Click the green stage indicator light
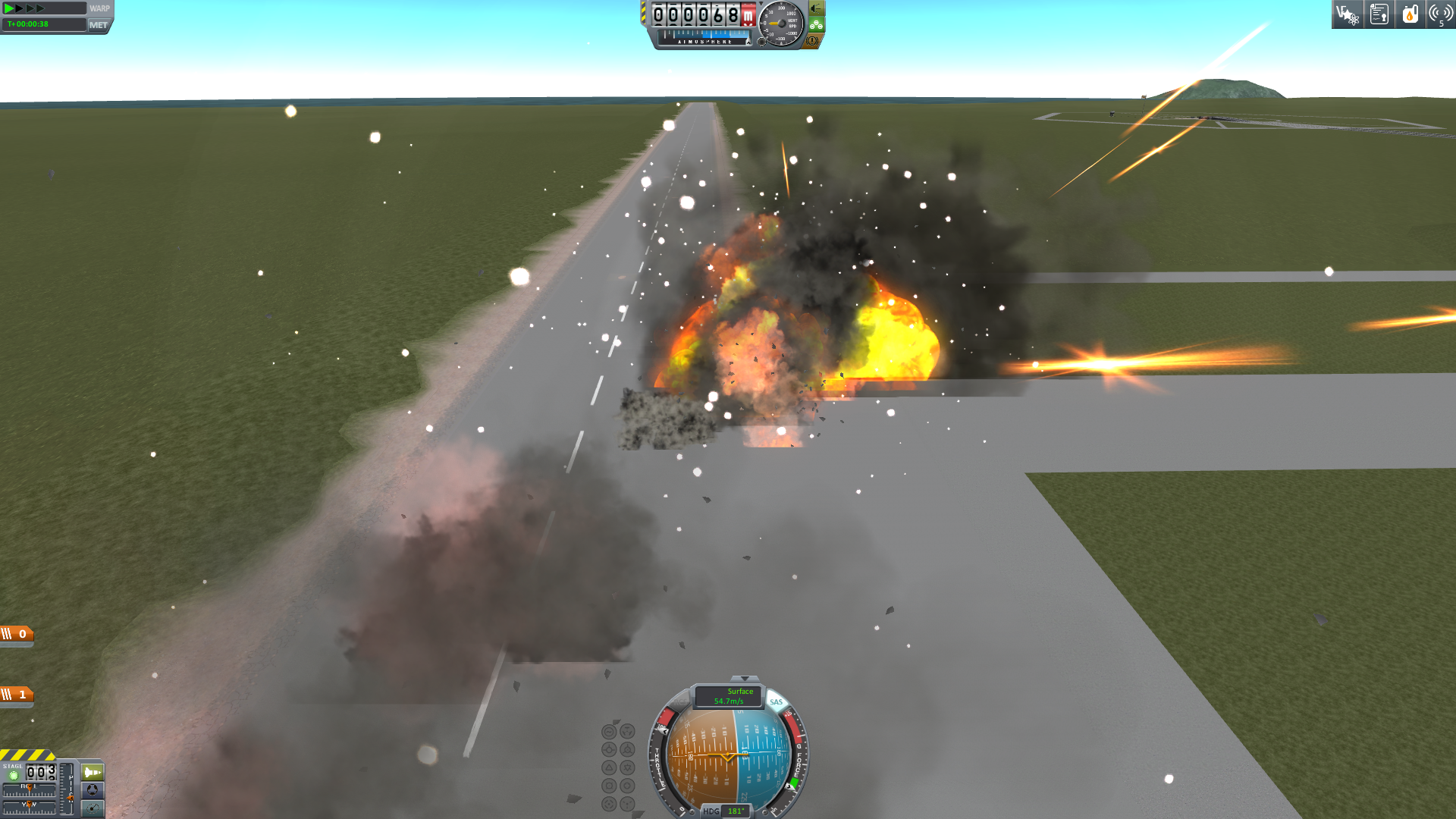 pos(13,775)
